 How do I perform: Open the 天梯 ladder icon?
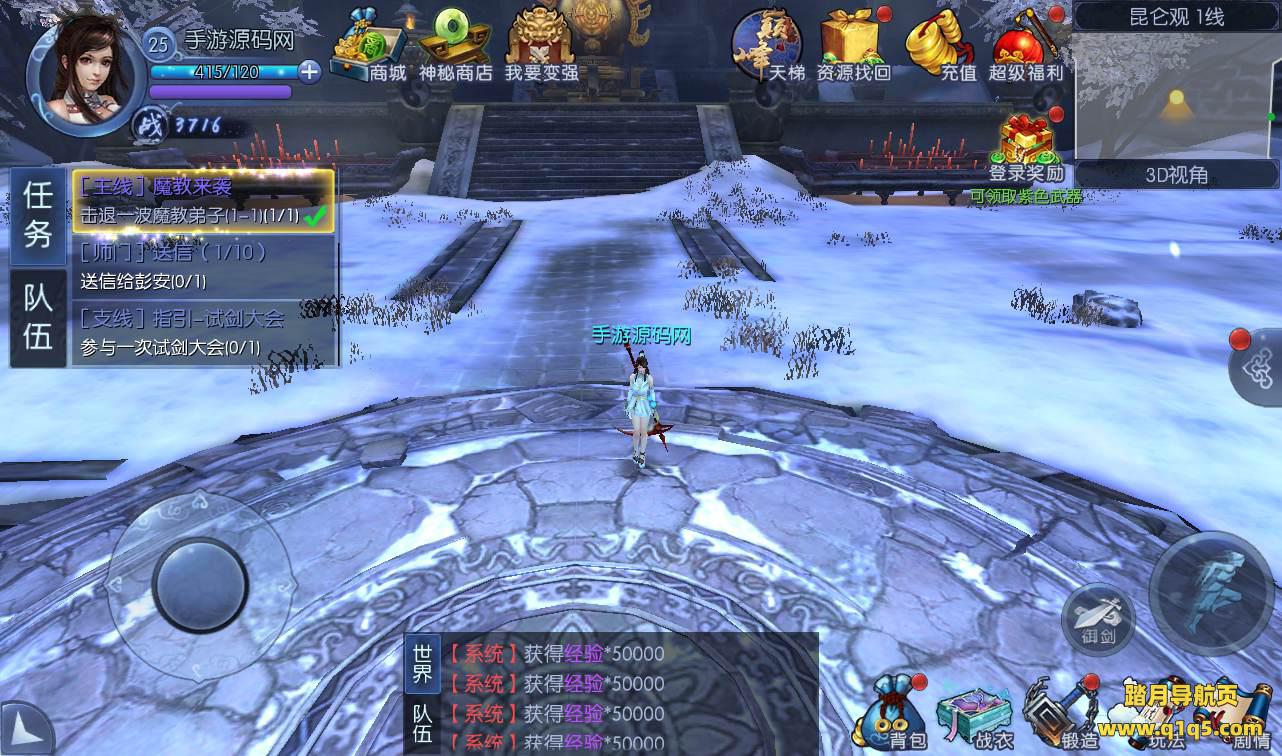tap(765, 46)
